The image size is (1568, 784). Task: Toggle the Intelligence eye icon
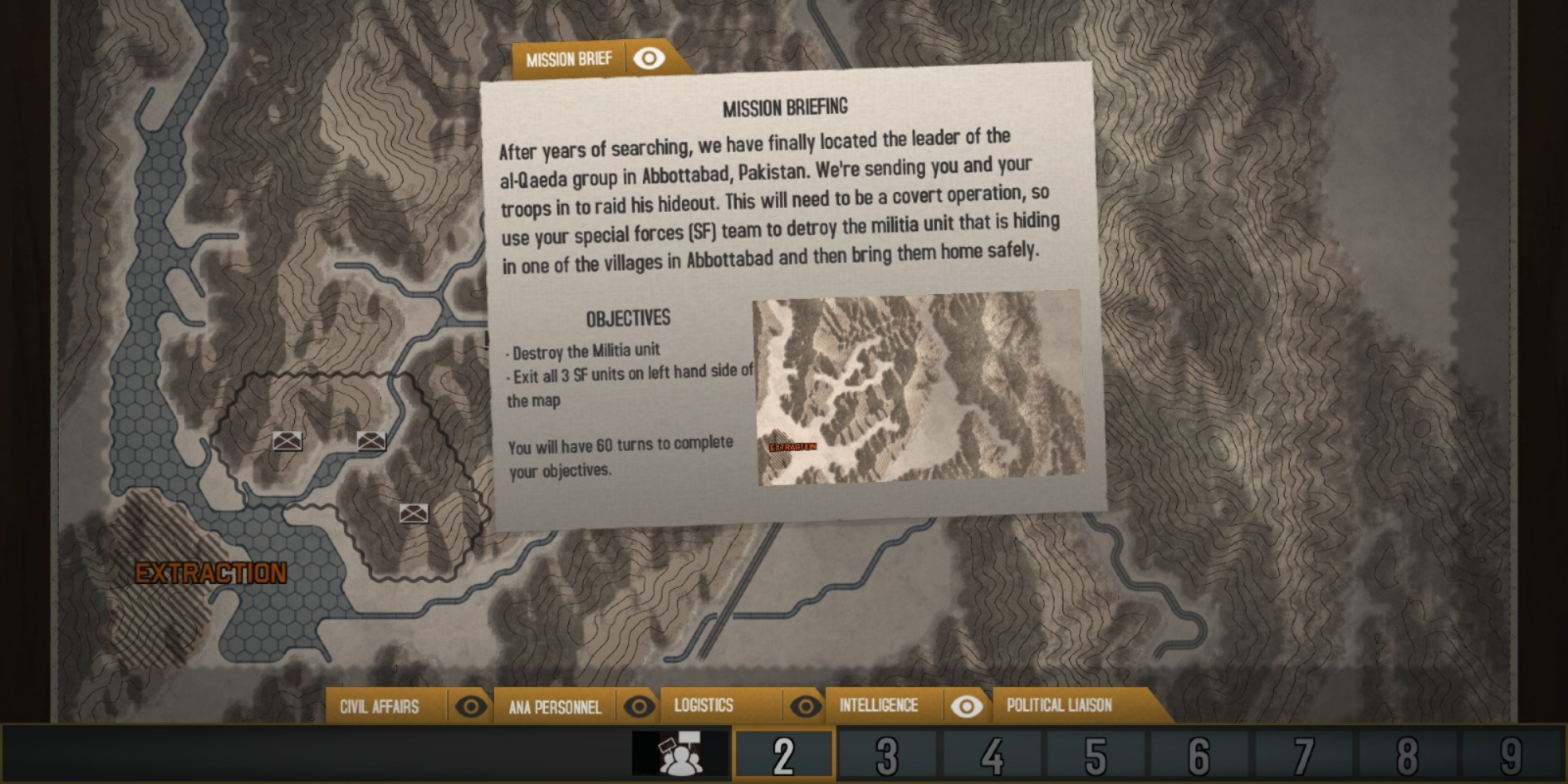pyautogui.click(x=966, y=706)
